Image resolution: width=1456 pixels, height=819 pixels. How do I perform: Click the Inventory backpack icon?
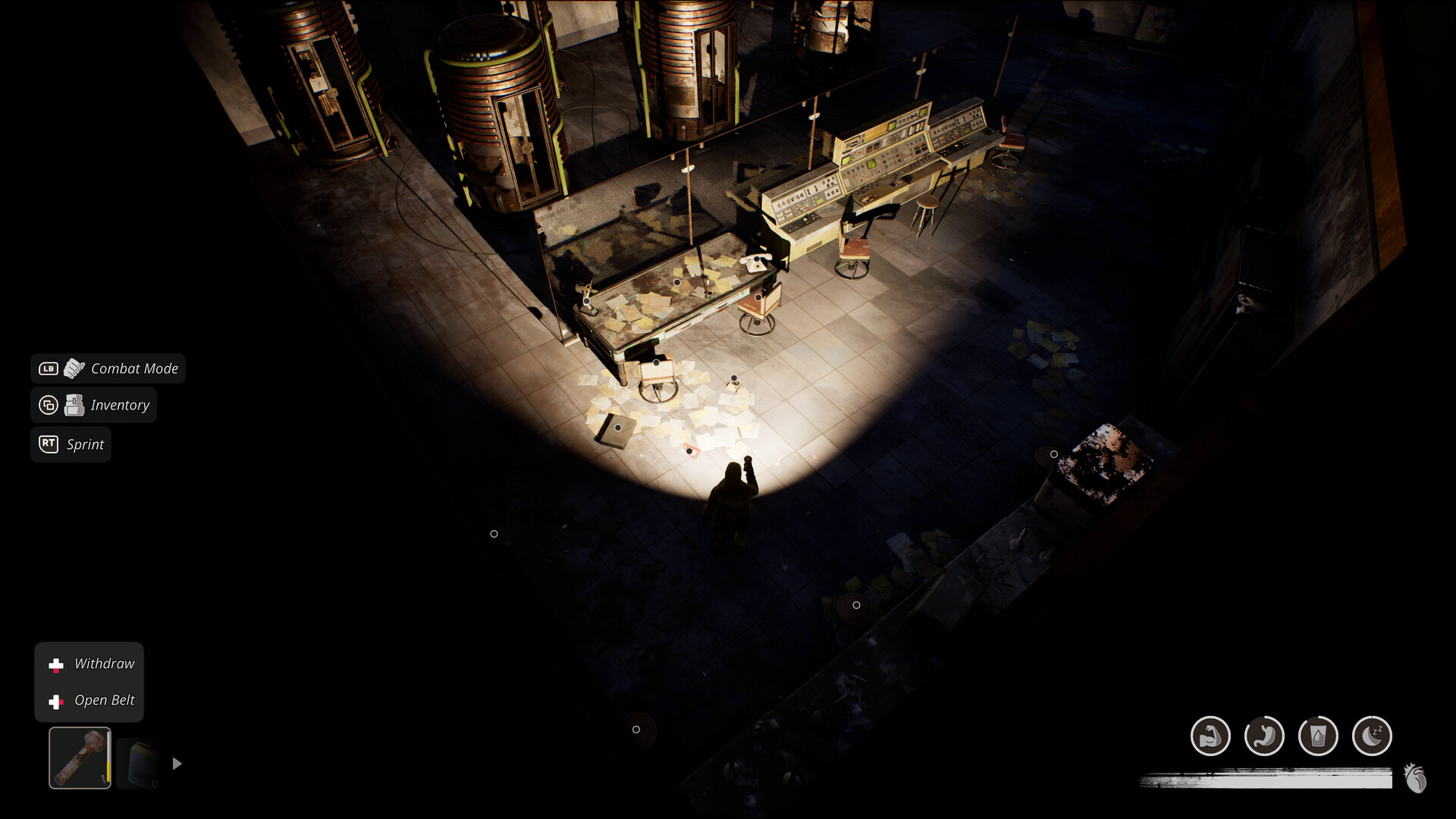(74, 404)
